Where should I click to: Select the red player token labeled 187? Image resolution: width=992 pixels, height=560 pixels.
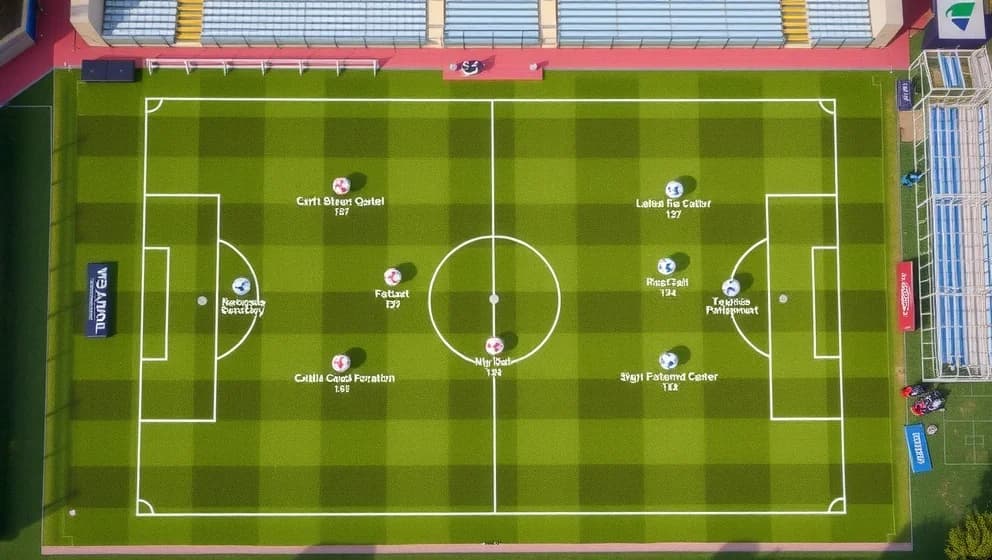pyautogui.click(x=341, y=185)
